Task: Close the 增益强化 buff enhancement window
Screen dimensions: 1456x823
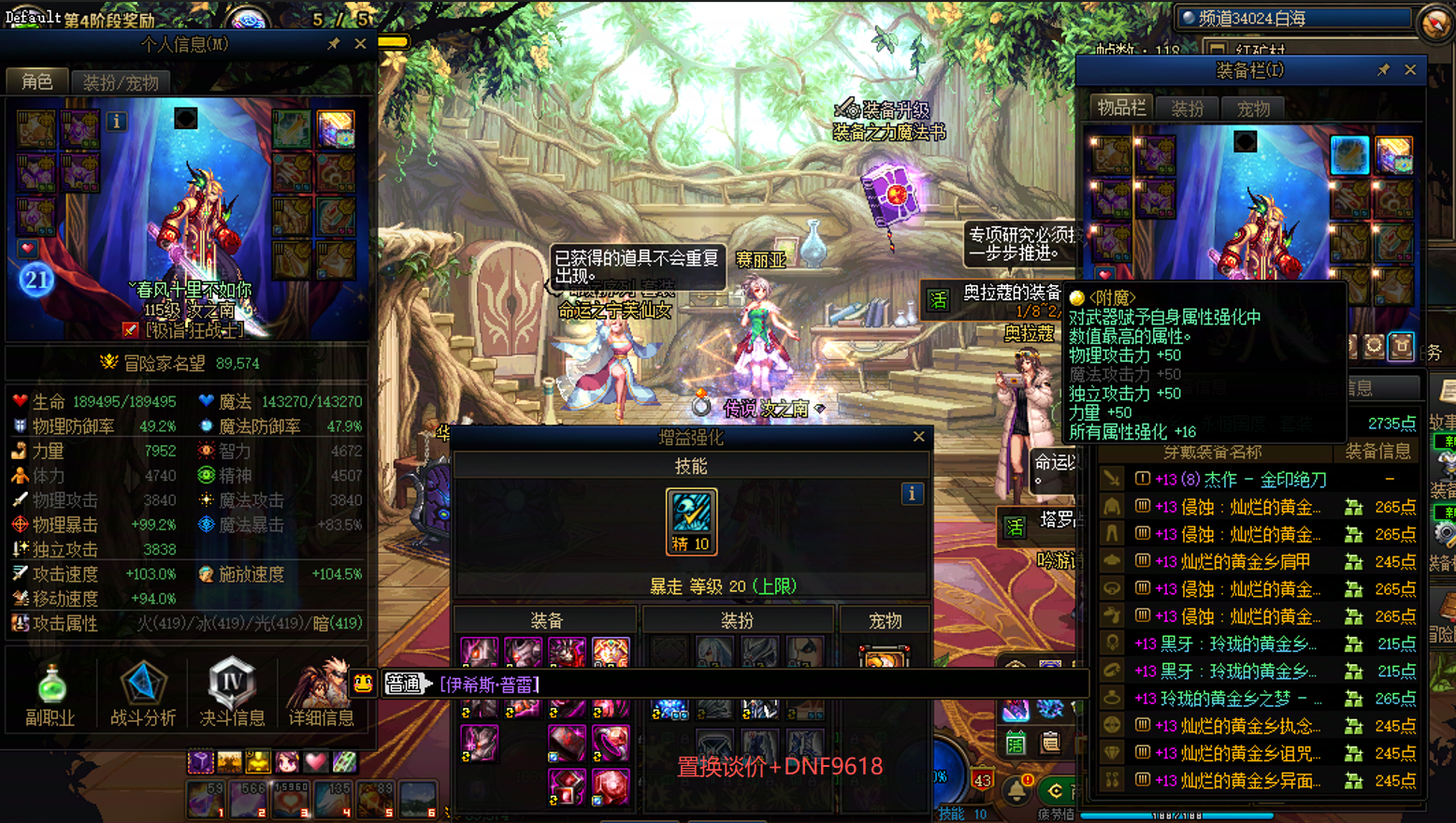Action: click(x=918, y=437)
